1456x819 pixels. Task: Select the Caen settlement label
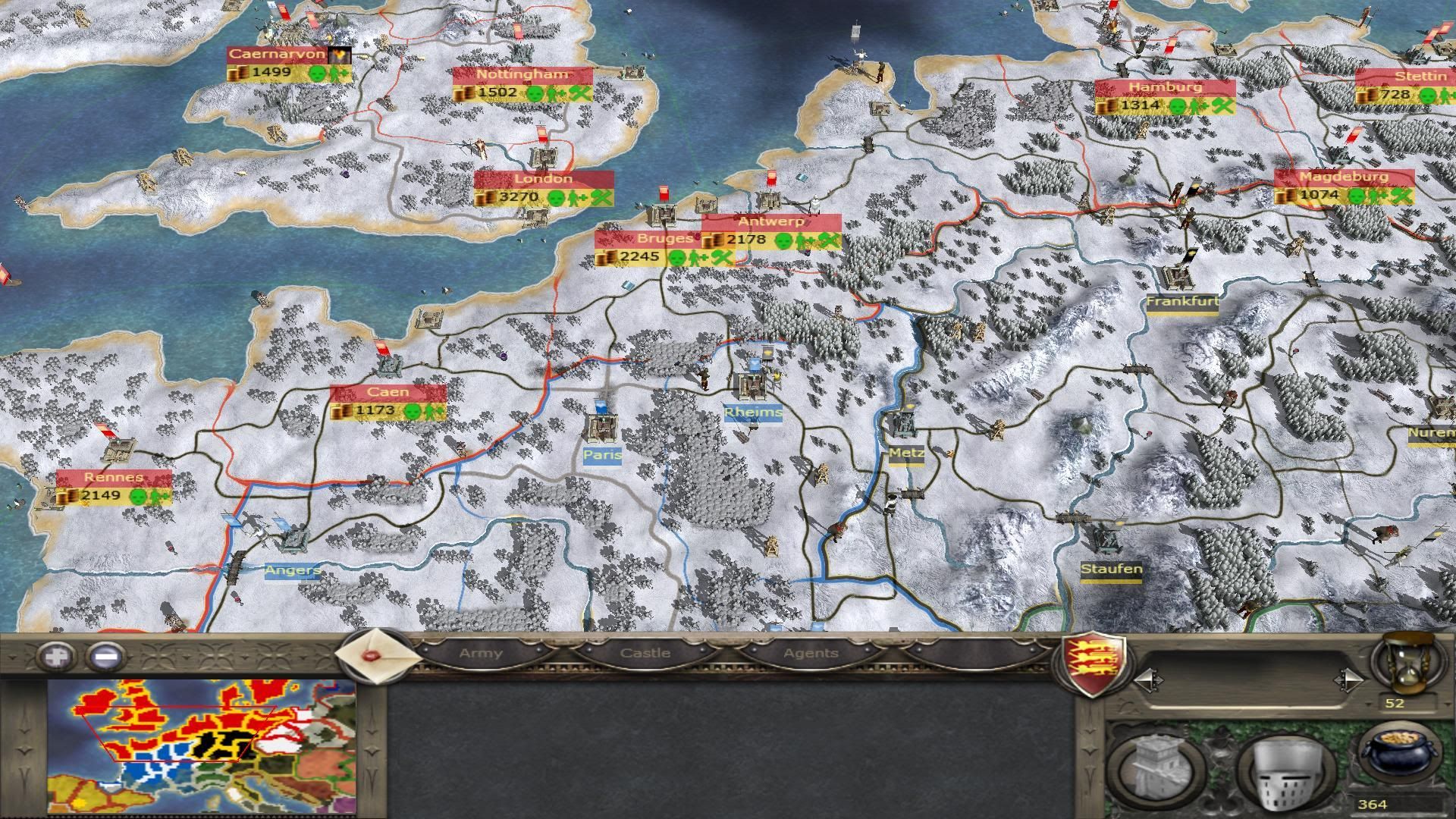[x=388, y=392]
